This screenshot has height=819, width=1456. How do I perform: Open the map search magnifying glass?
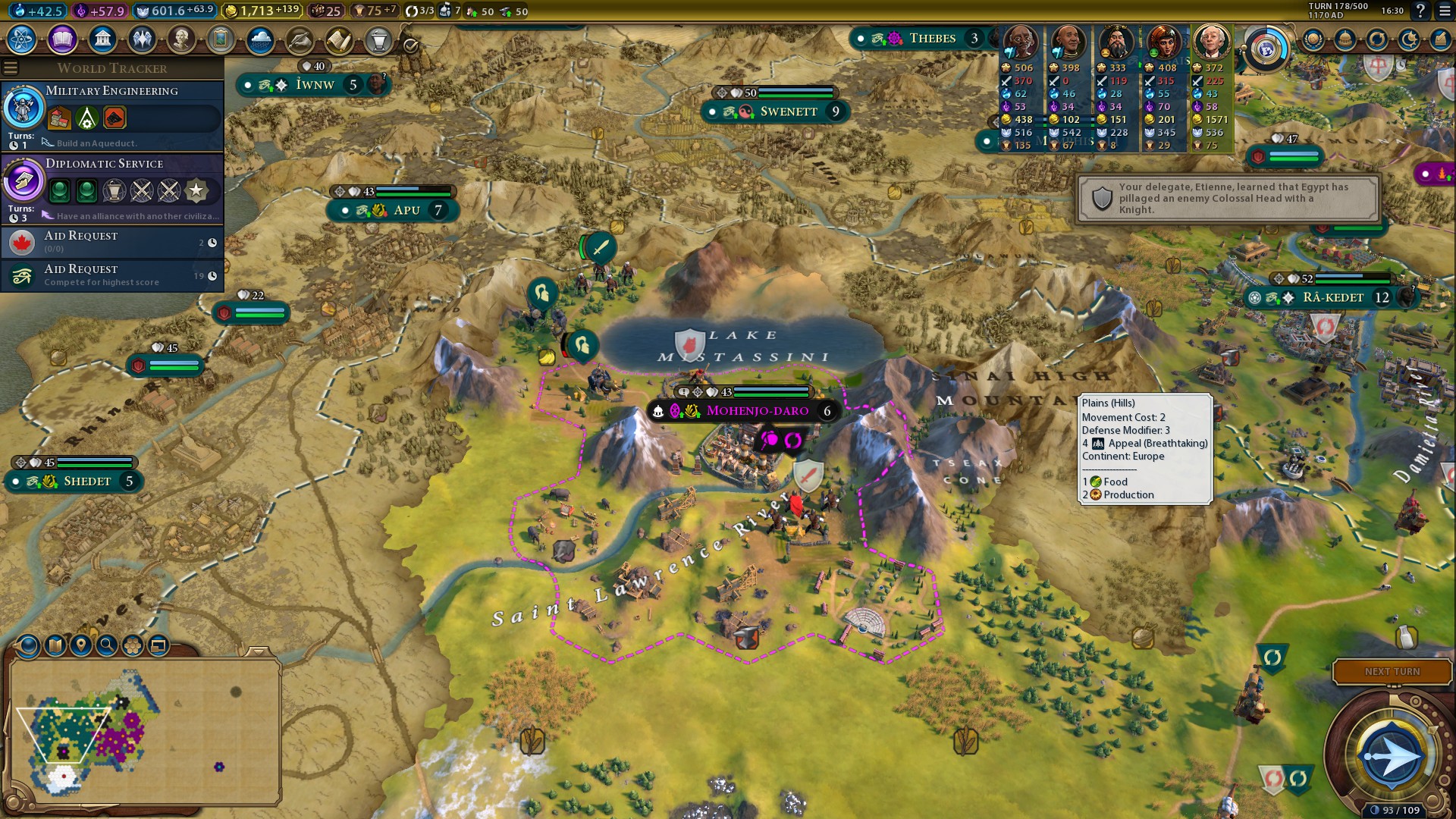[107, 645]
